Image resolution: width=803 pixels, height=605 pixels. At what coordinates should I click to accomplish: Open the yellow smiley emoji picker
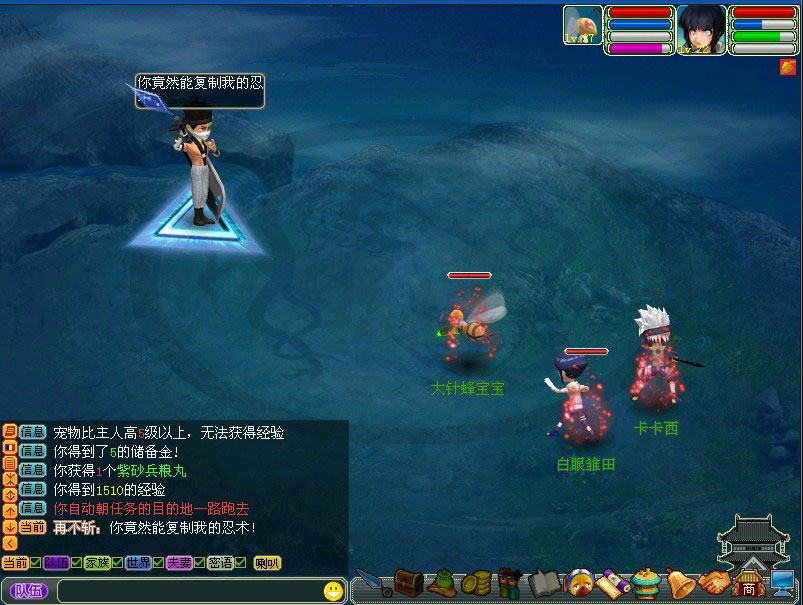(333, 591)
